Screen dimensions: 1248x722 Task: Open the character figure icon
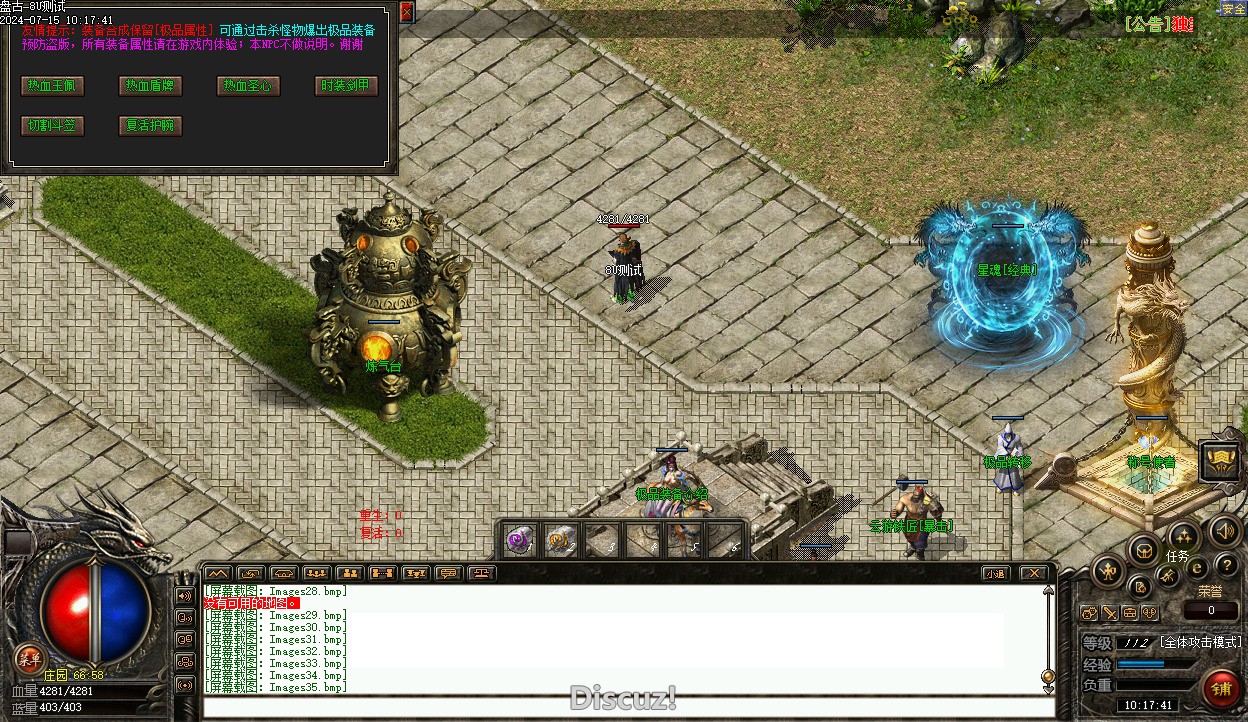(1108, 571)
